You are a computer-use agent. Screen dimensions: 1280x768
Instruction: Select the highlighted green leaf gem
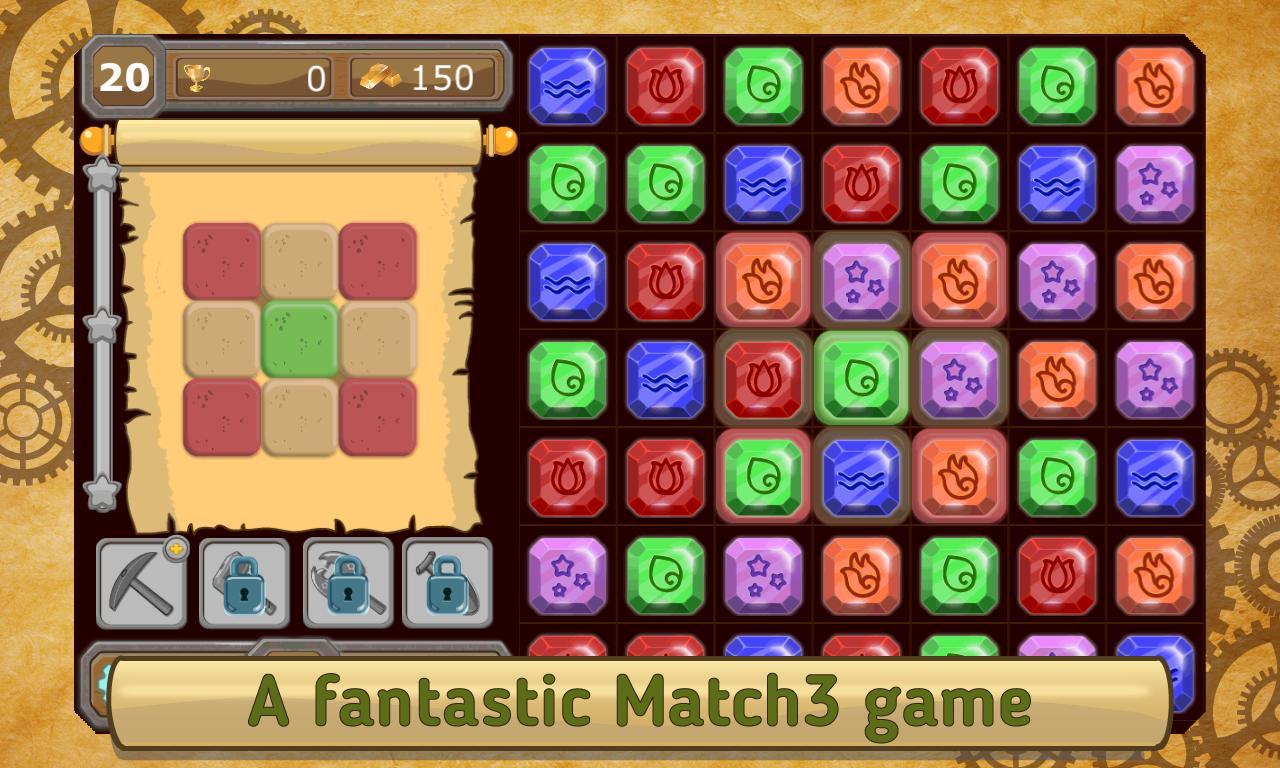[x=861, y=380]
